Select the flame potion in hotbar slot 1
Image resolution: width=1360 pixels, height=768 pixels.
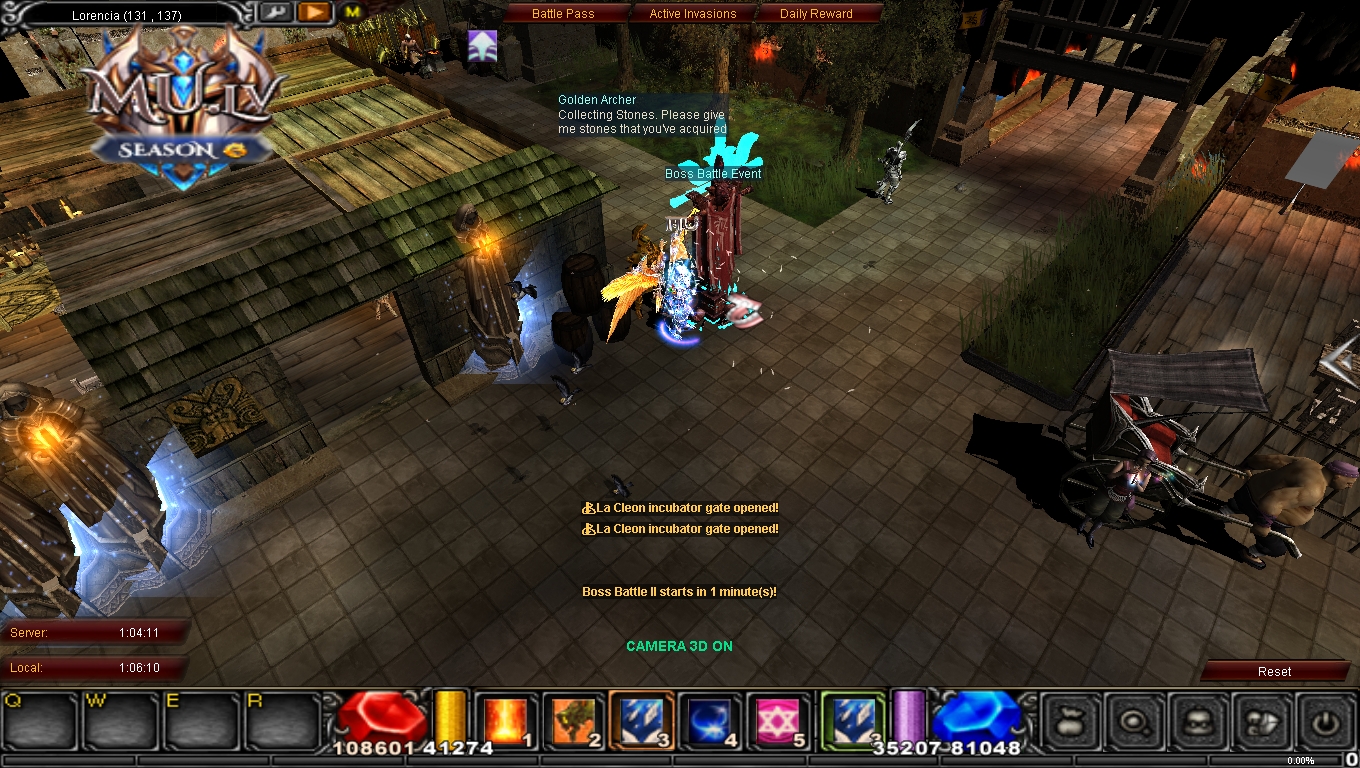click(504, 720)
